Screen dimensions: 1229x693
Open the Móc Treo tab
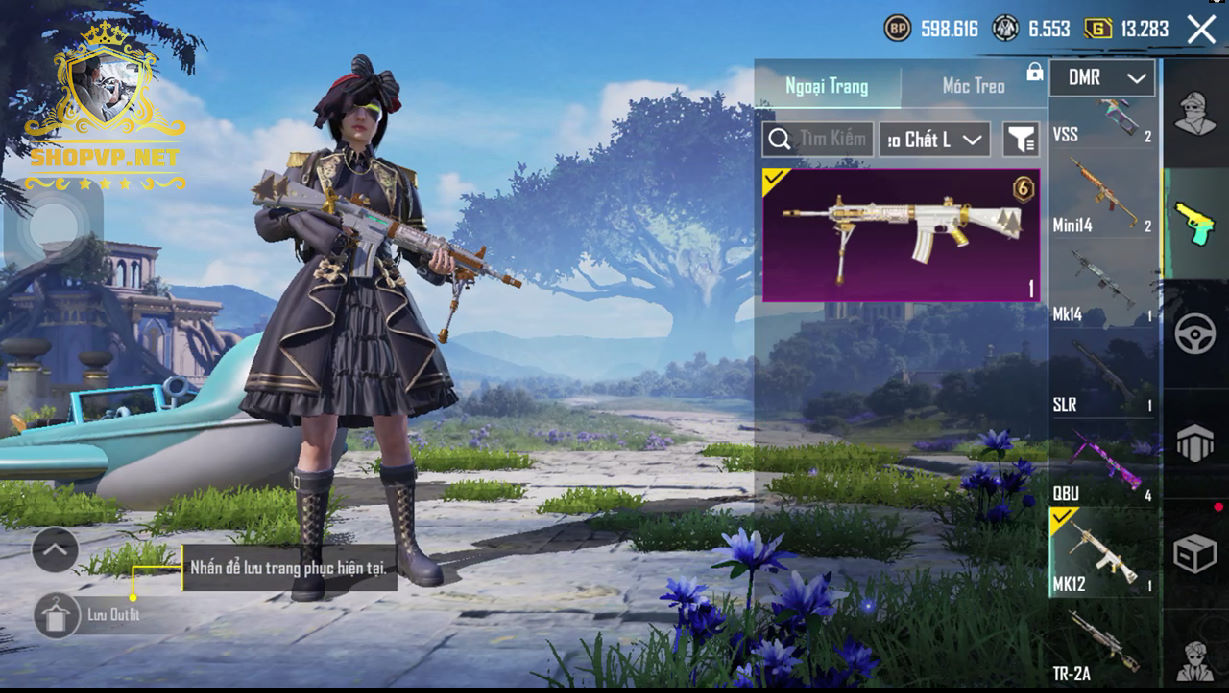tap(973, 86)
